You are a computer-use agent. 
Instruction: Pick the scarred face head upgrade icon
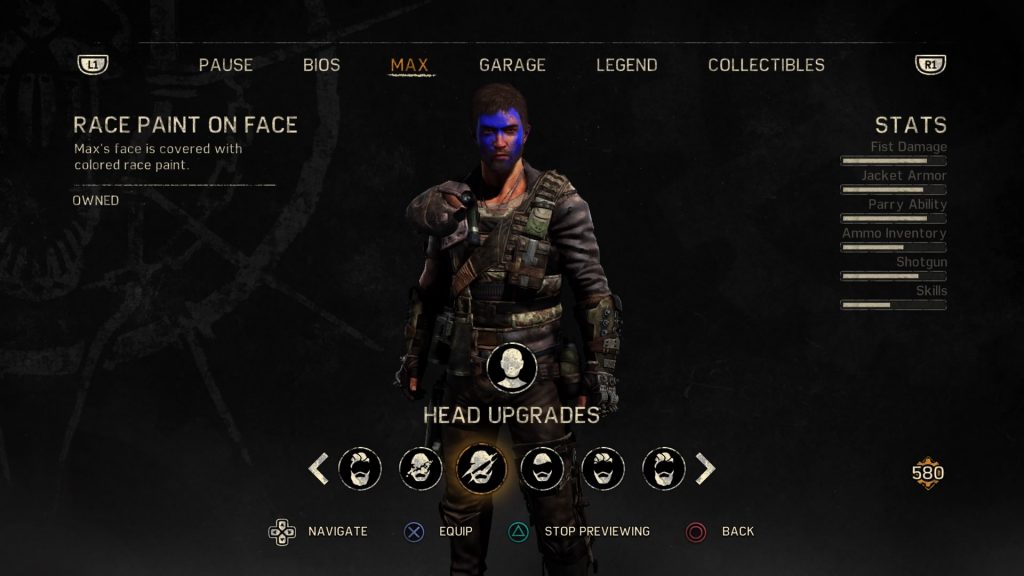coord(421,468)
